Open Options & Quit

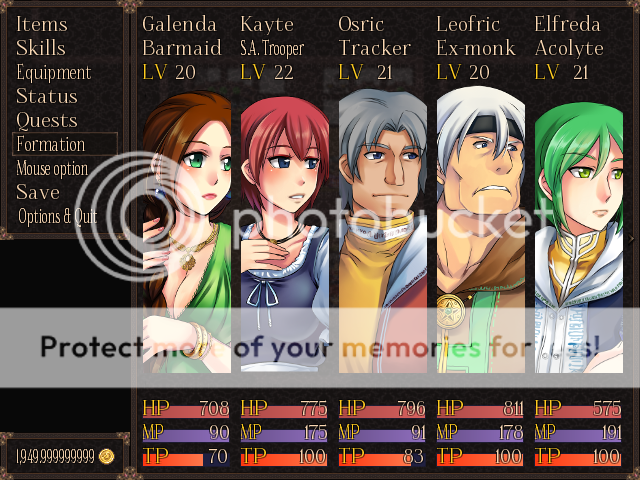(x=58, y=216)
